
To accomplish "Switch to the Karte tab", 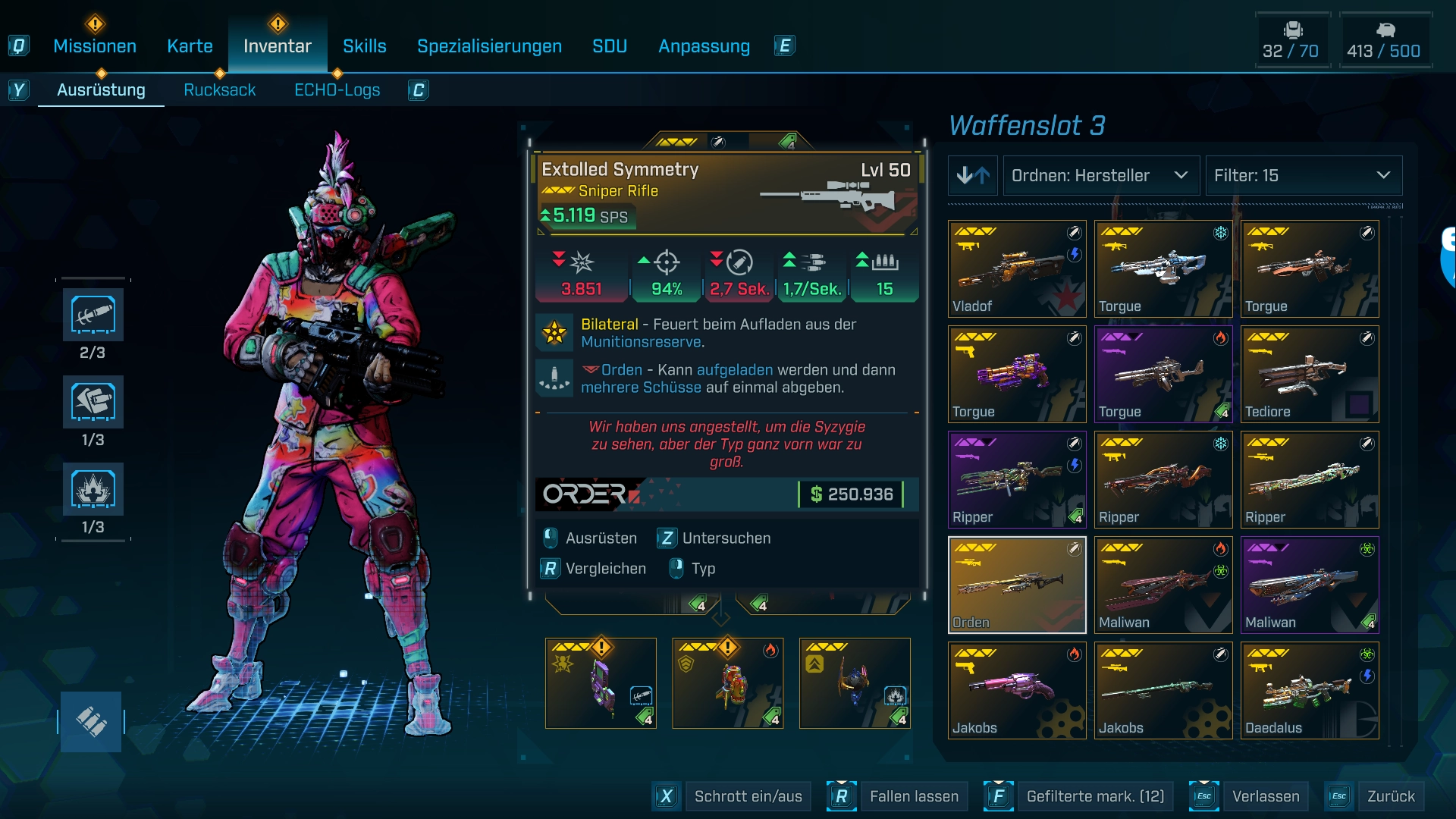I will click(x=190, y=46).
